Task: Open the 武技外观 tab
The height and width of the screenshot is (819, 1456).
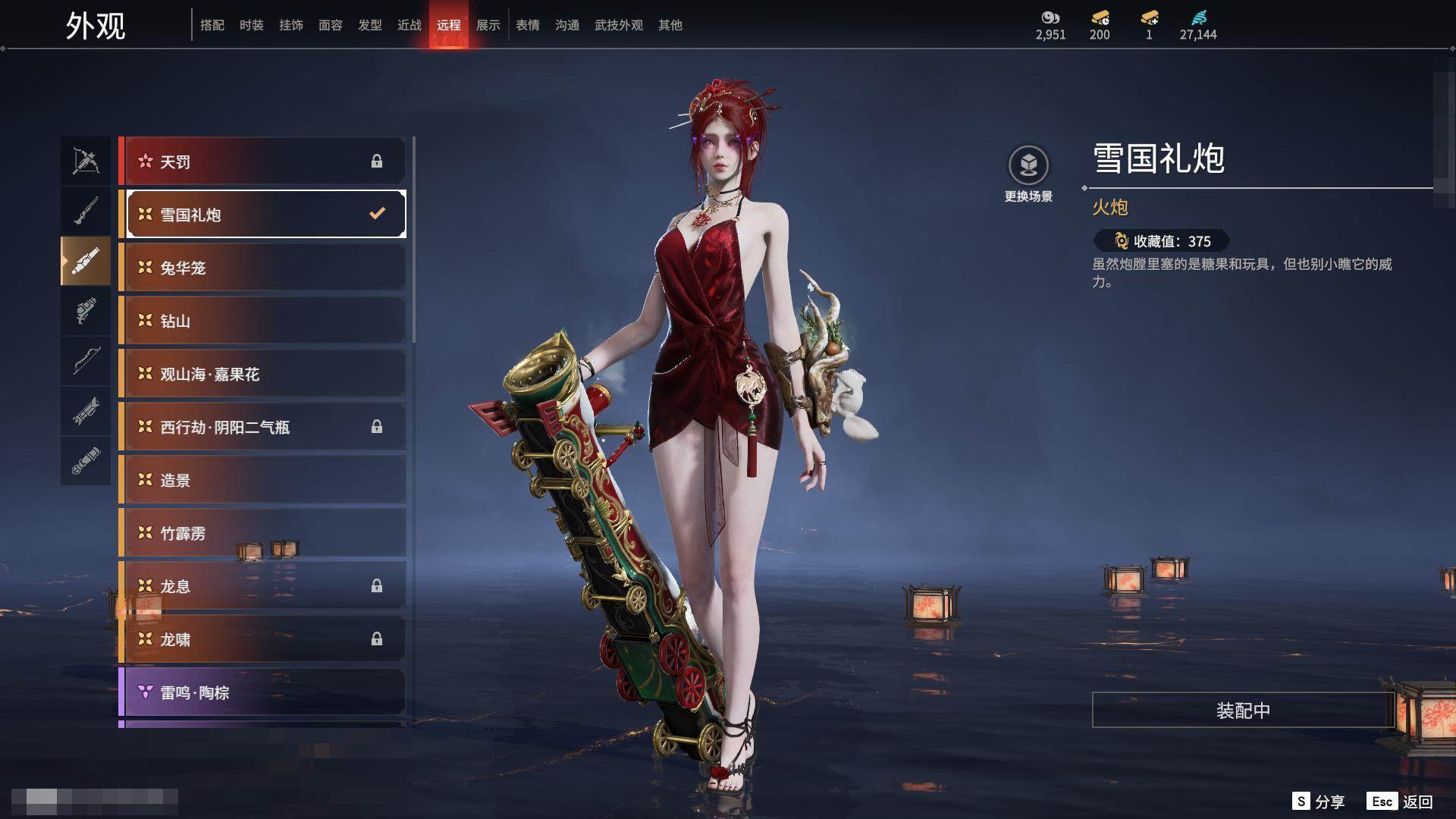Action: click(618, 25)
